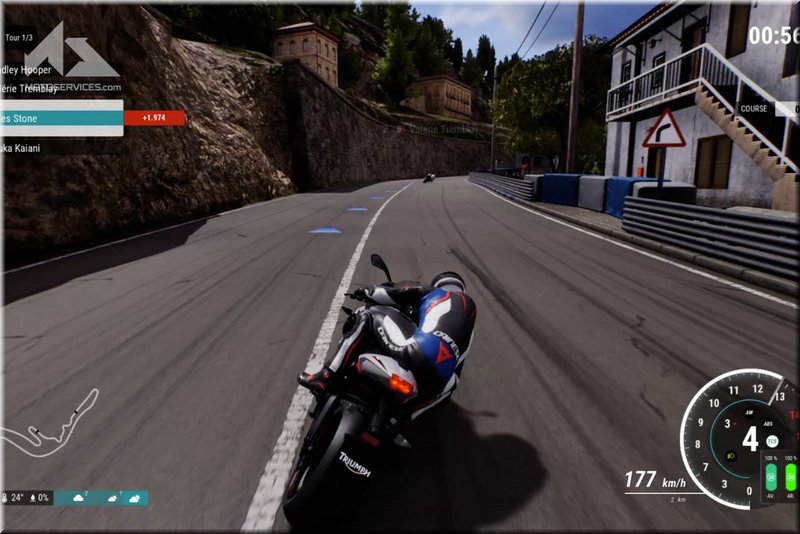Select the highlighted Stone row in standings
This screenshot has width=800, height=534.
[60, 117]
